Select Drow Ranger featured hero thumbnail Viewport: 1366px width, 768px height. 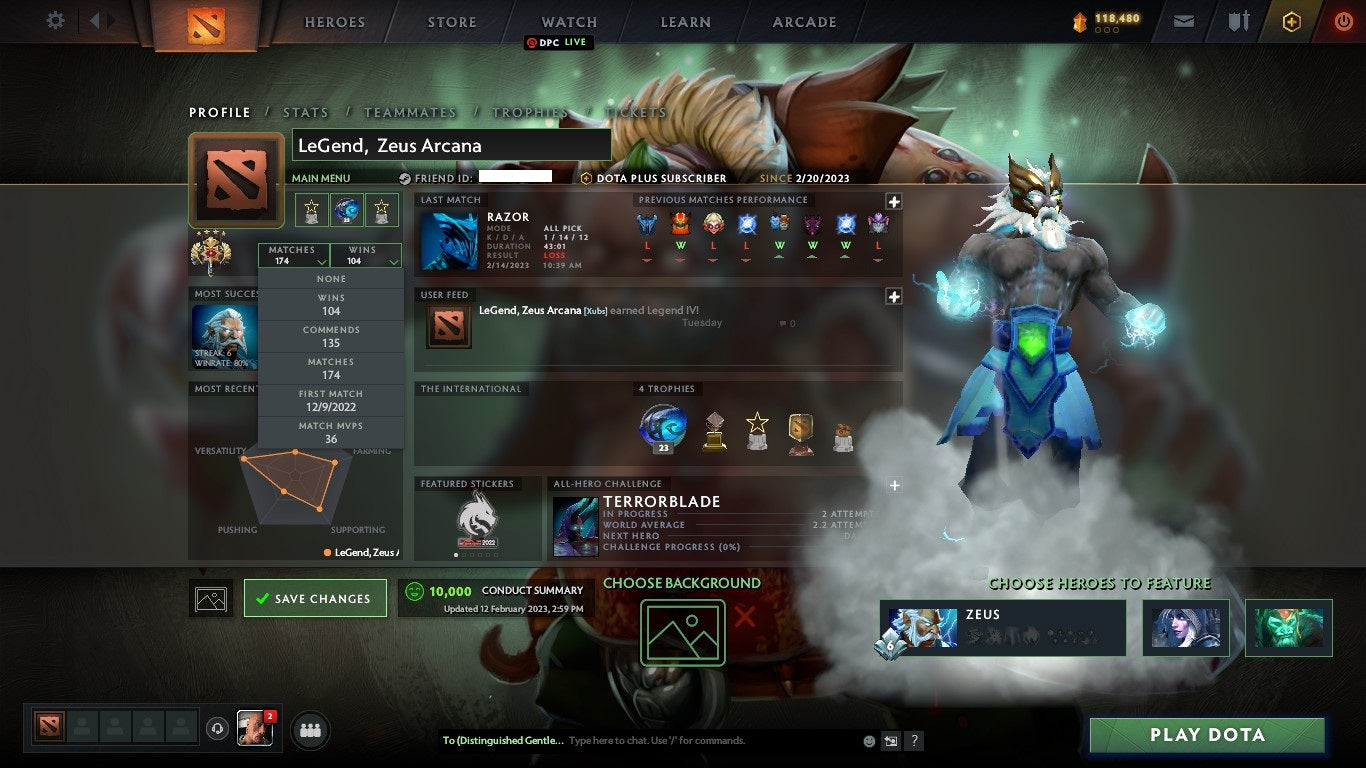(x=1185, y=628)
